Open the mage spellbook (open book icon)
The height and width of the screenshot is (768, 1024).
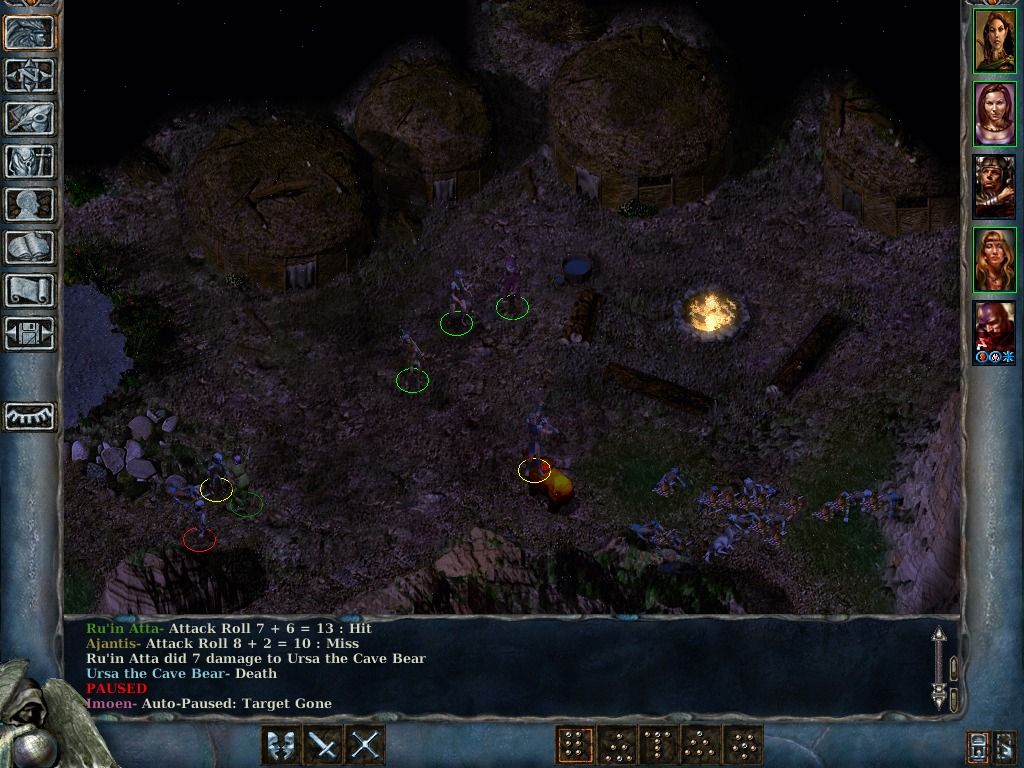coord(30,247)
